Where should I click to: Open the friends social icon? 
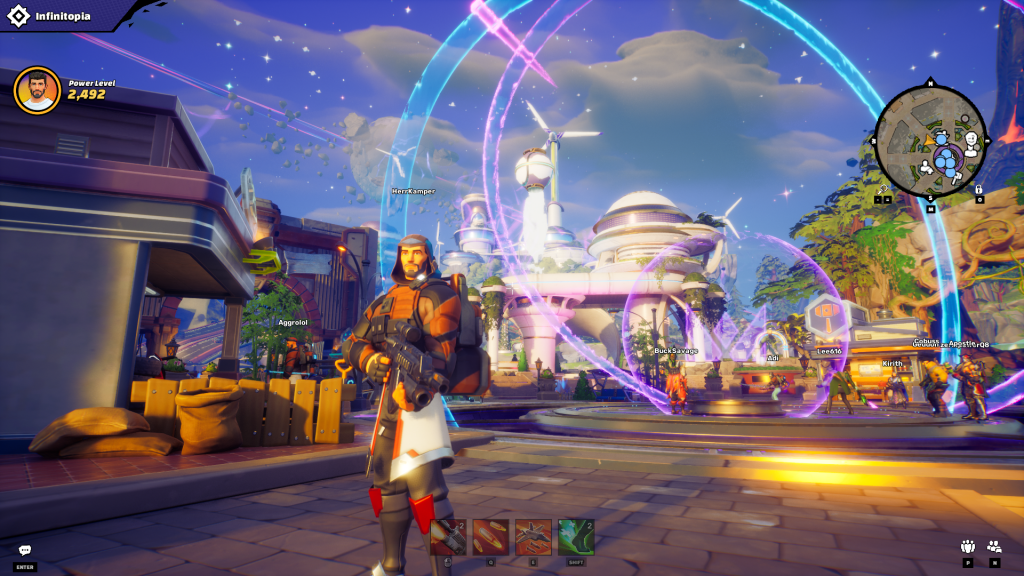coord(994,546)
